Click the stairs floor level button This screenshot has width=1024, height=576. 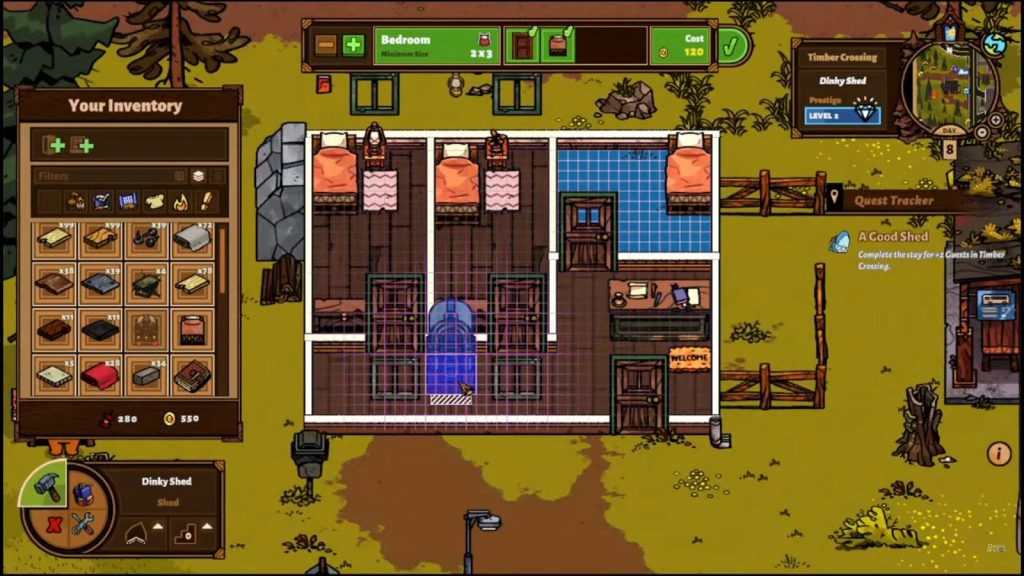(x=185, y=530)
